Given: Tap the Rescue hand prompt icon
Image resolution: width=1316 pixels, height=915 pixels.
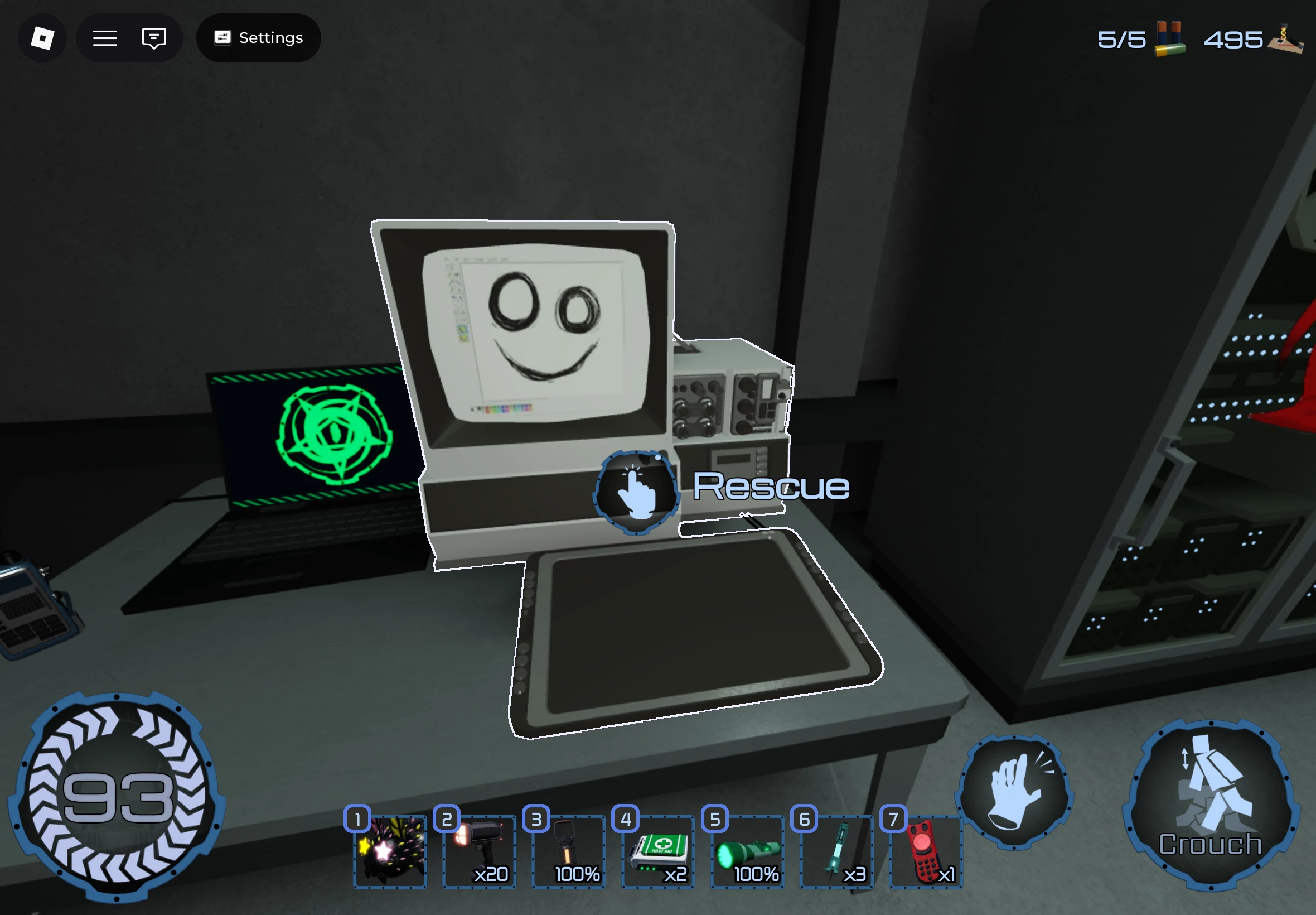Looking at the screenshot, I should pos(636,493).
